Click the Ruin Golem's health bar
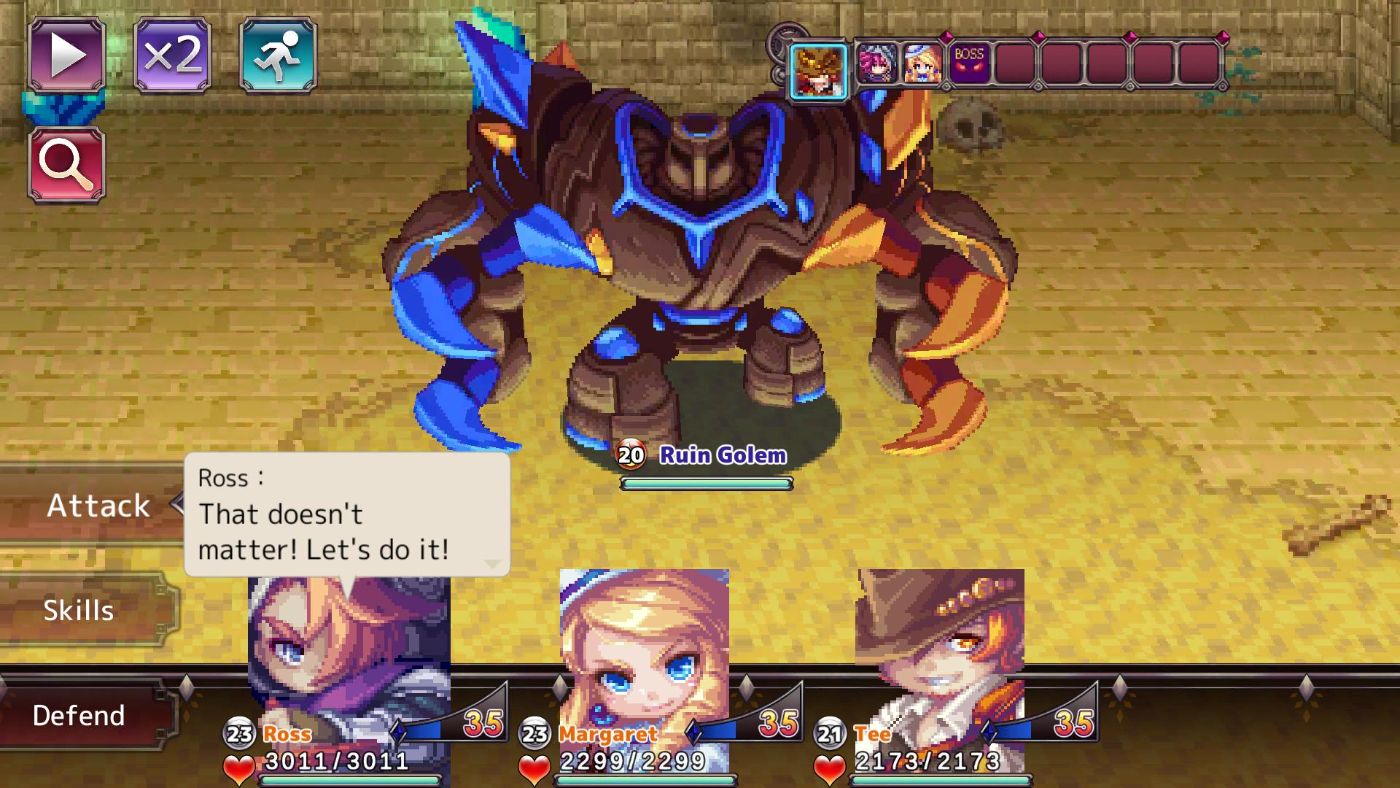Image resolution: width=1400 pixels, height=788 pixels. 707,483
